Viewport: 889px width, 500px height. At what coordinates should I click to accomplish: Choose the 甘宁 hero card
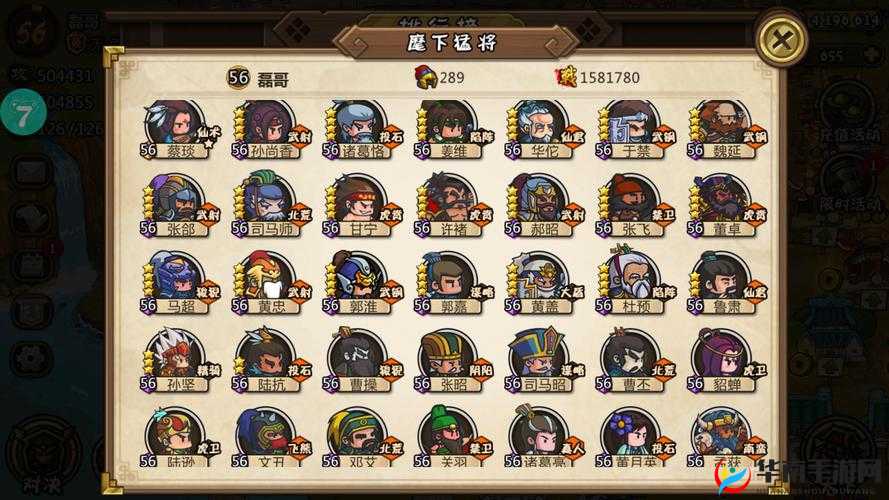358,203
